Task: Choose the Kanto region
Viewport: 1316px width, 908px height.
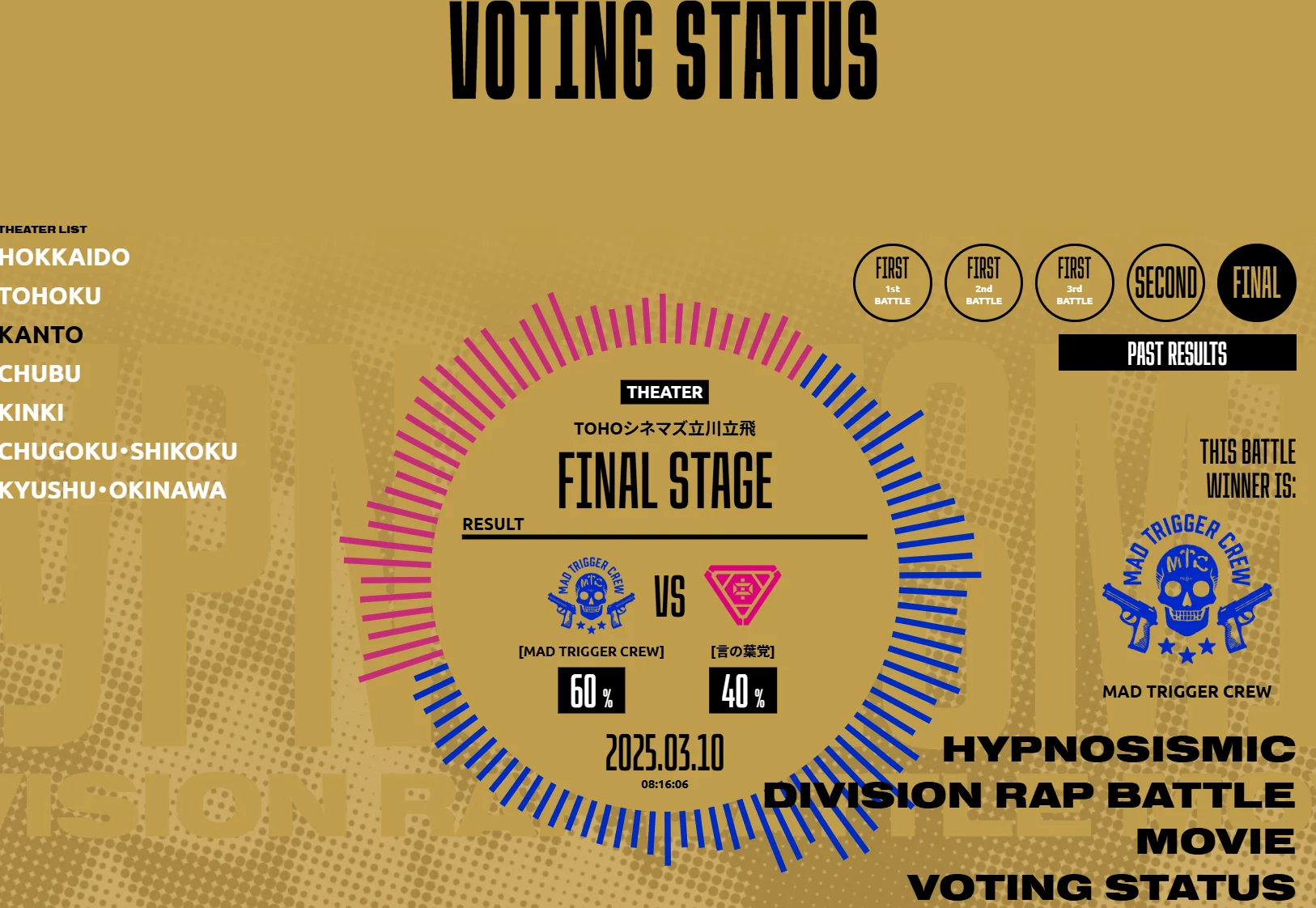Action: point(41,335)
